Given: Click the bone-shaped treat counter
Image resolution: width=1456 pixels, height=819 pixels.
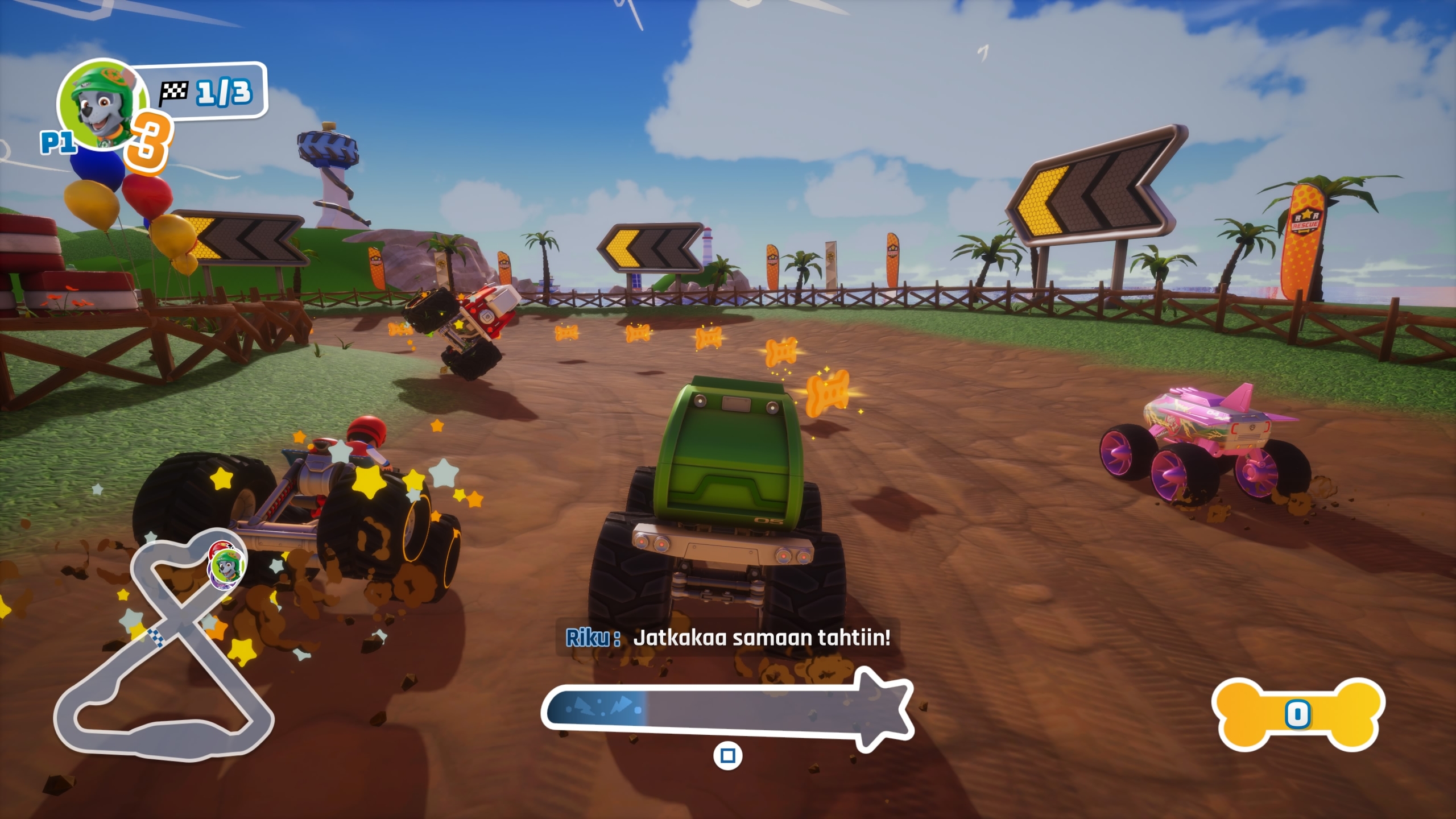Looking at the screenshot, I should click(x=1298, y=714).
